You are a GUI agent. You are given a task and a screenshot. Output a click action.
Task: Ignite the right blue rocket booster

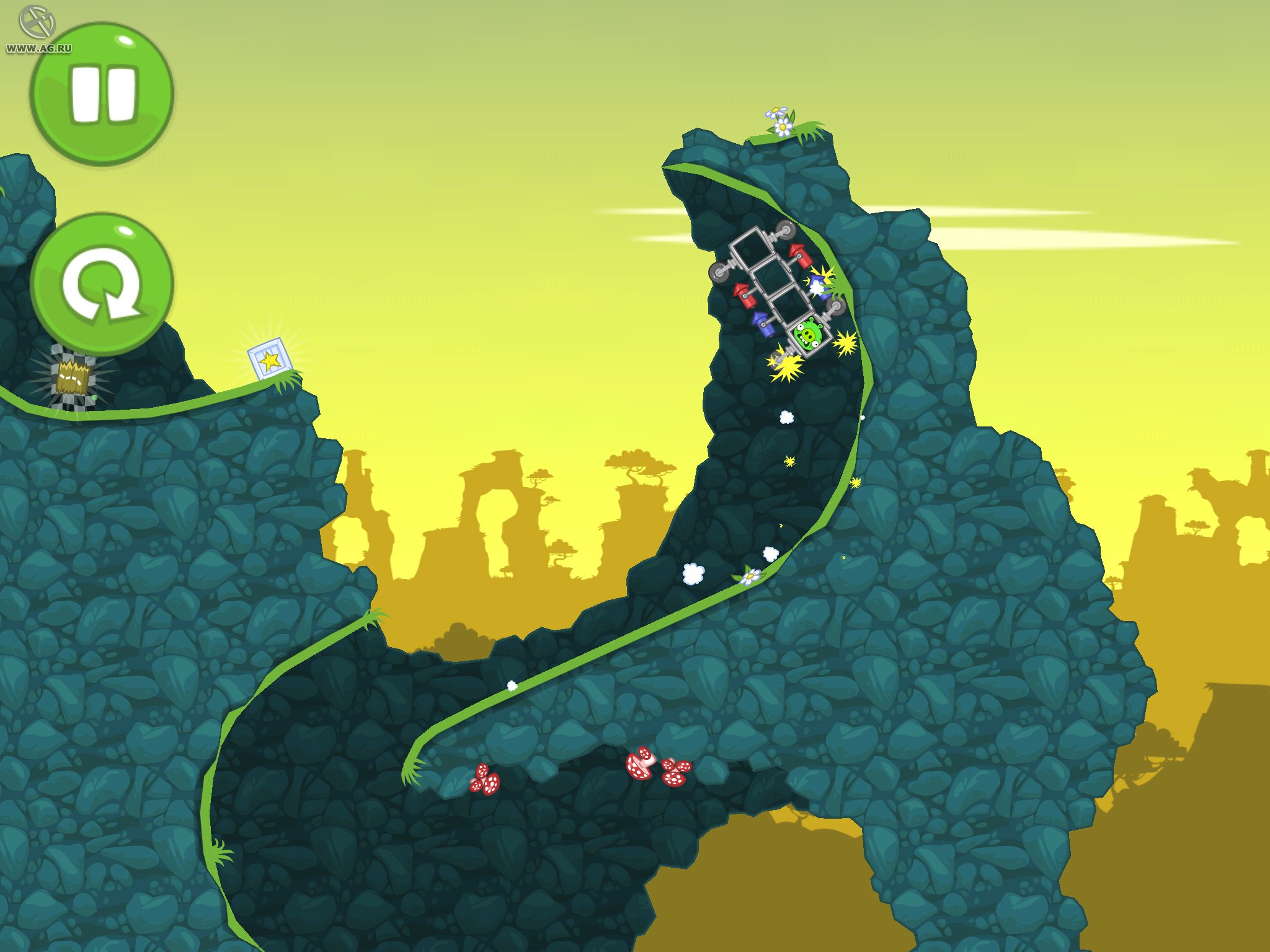818,286
